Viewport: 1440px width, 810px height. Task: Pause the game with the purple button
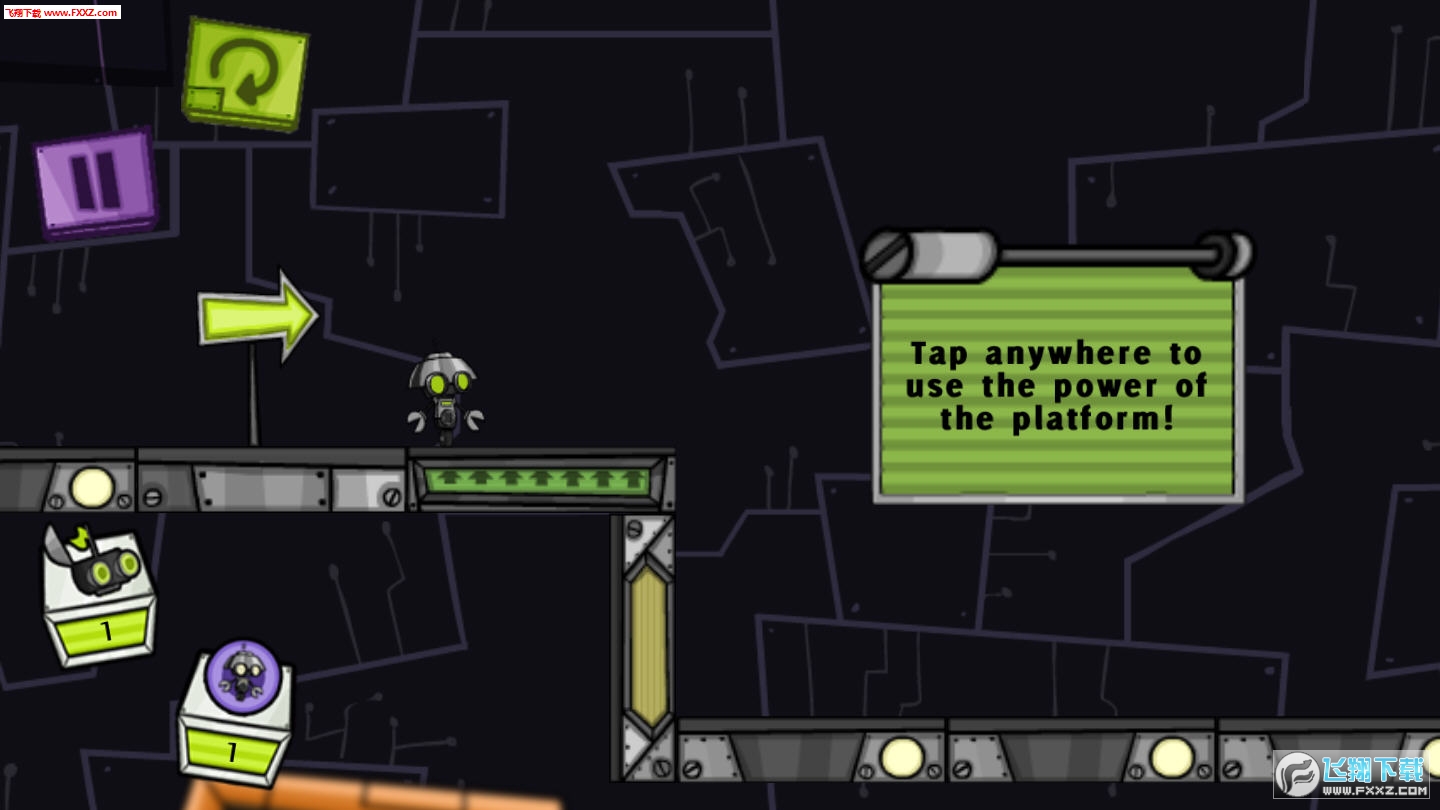point(96,182)
